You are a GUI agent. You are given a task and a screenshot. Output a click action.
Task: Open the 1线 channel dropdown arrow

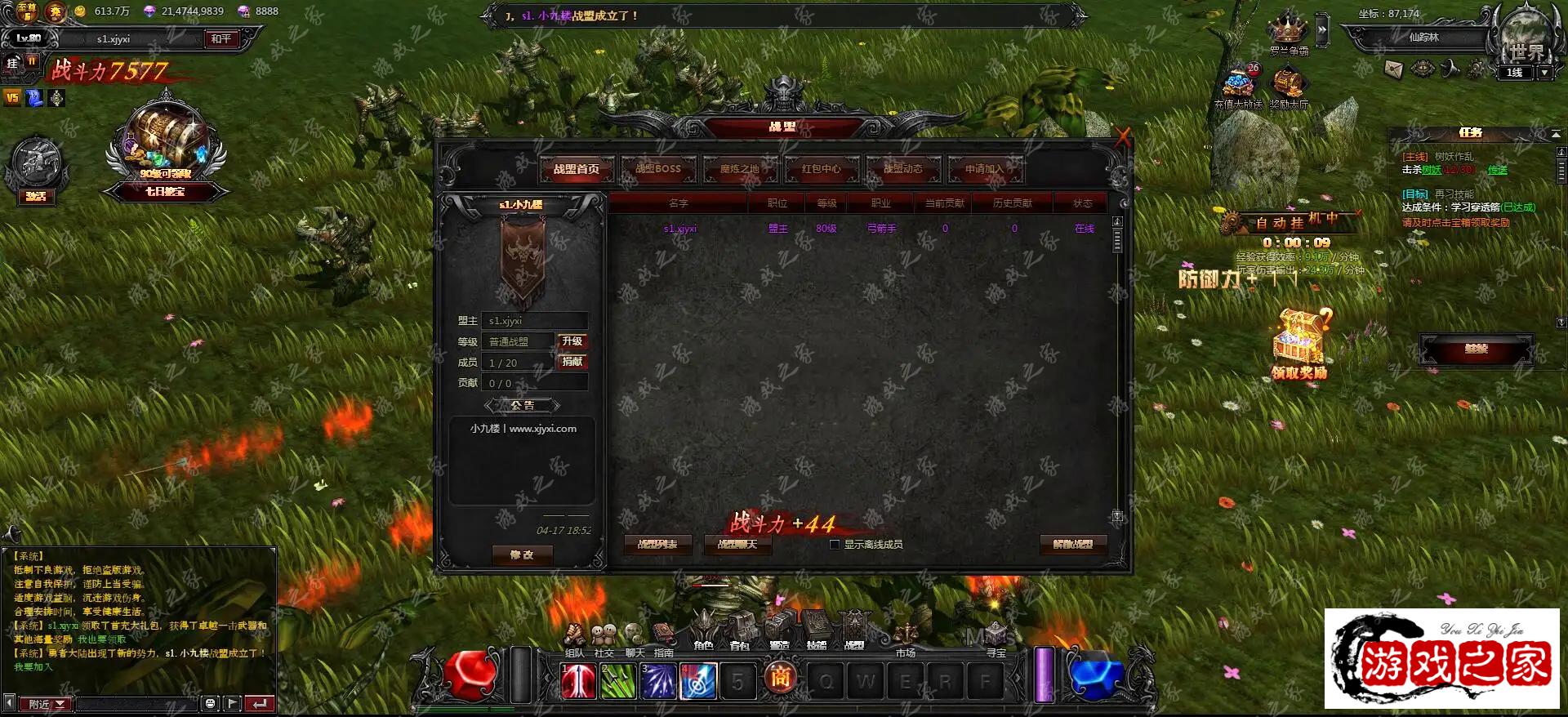tap(1544, 73)
